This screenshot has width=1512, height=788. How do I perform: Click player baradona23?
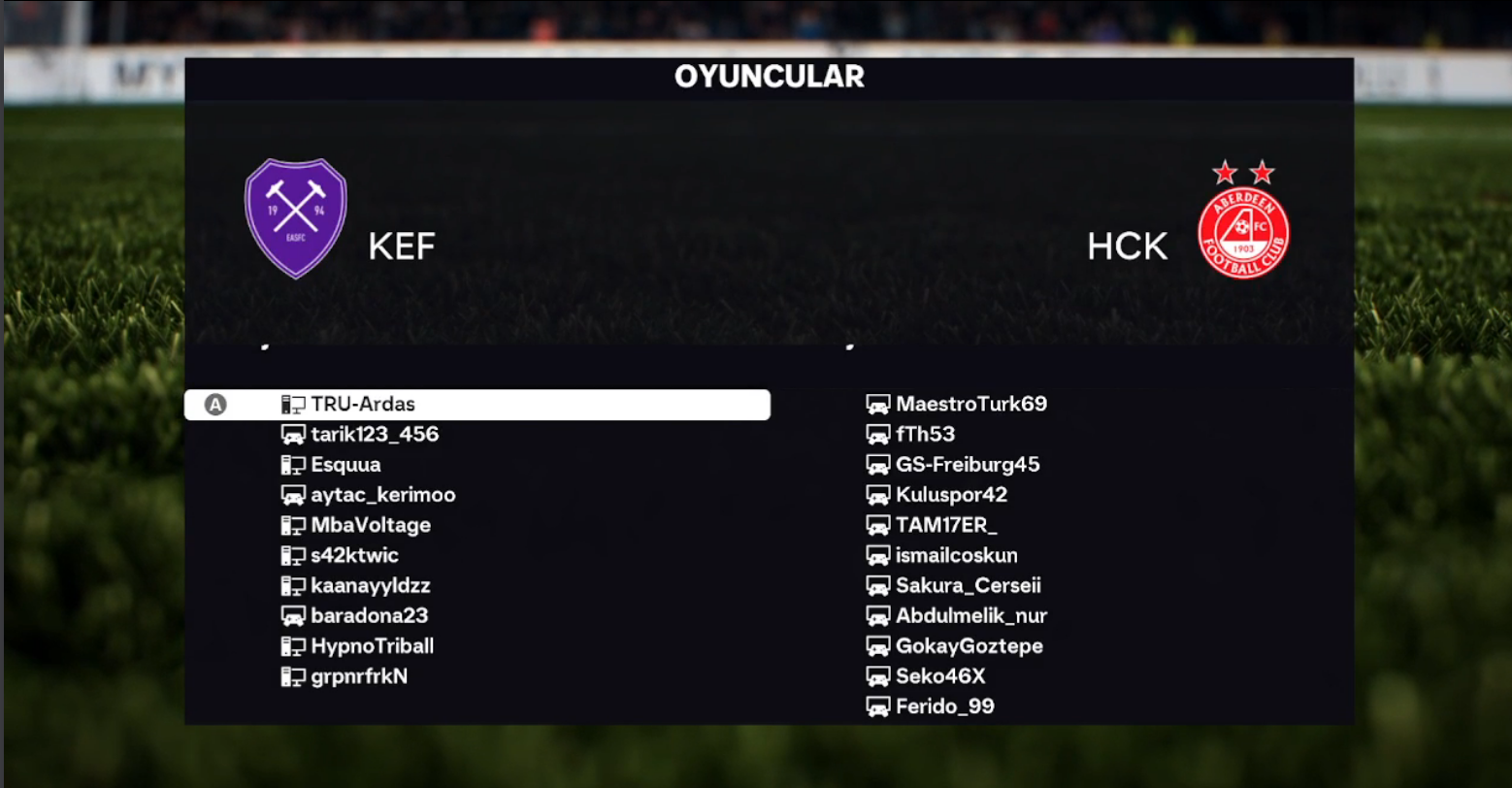[369, 616]
